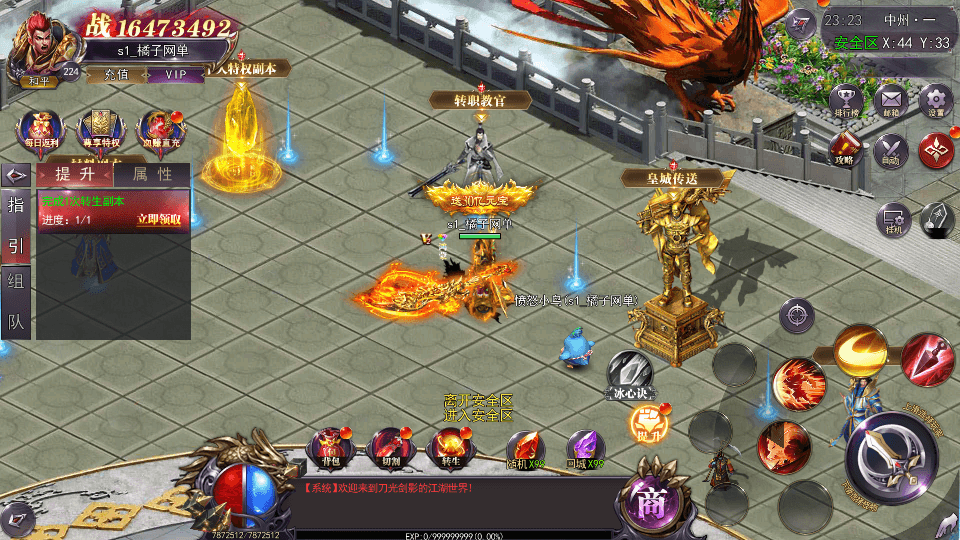Open the 转生 rebirth menu
The width and height of the screenshot is (960, 540).
(450, 449)
